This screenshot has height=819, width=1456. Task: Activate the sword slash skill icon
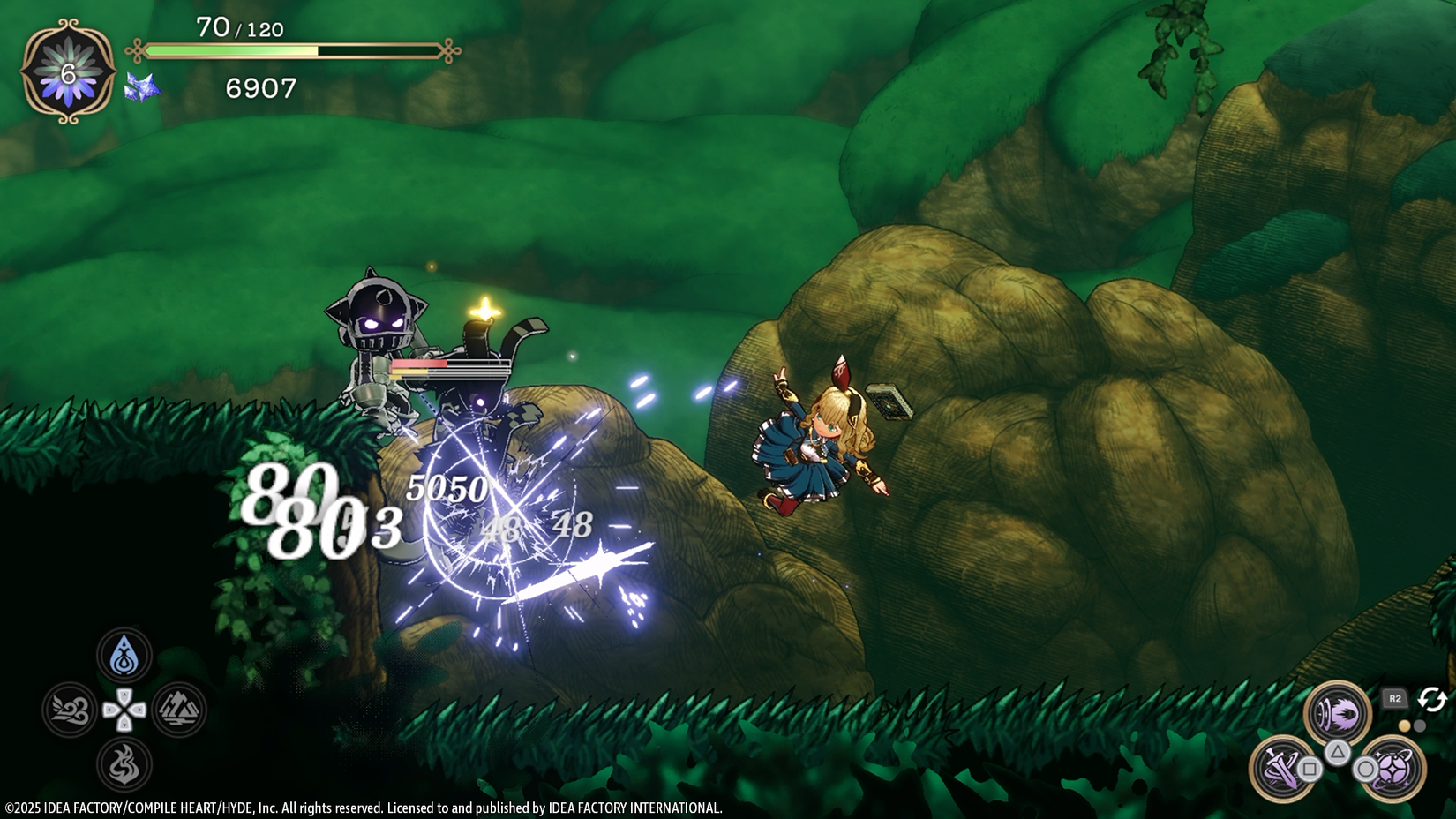pyautogui.click(x=1283, y=769)
